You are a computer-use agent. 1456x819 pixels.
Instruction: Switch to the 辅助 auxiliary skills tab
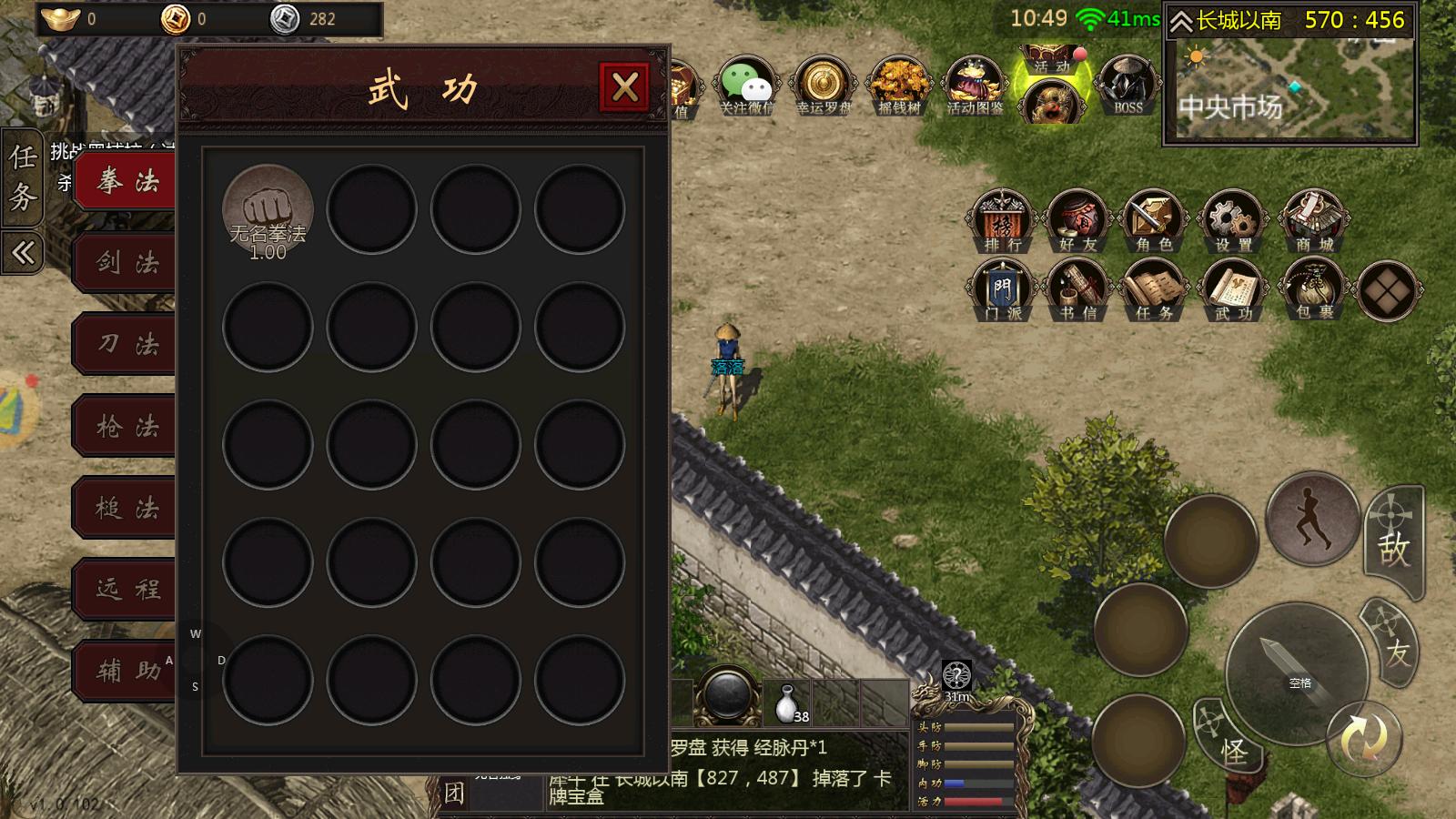coord(127,672)
